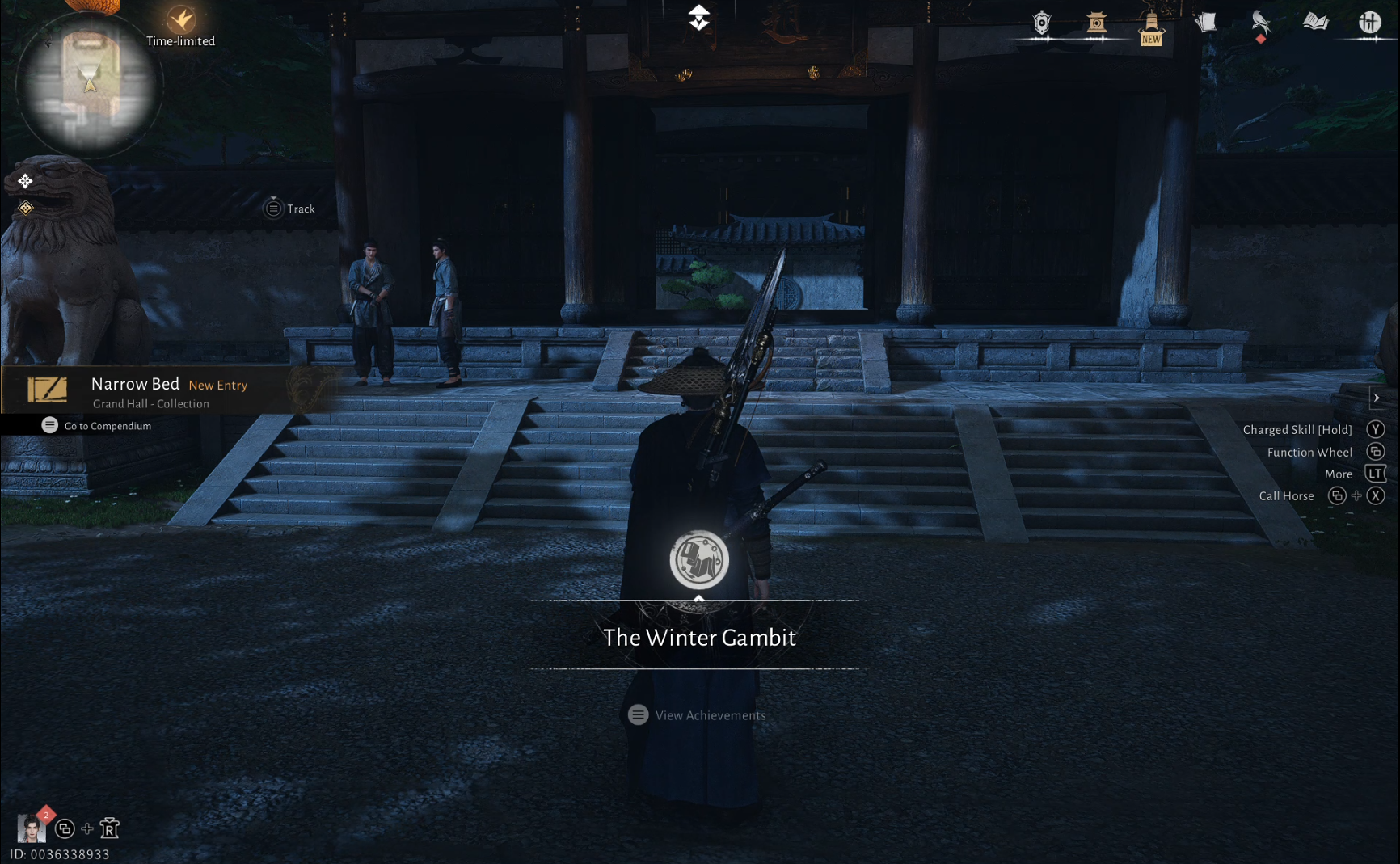
Task: Click the crossed swords combat icon
Action: (x=1371, y=22)
